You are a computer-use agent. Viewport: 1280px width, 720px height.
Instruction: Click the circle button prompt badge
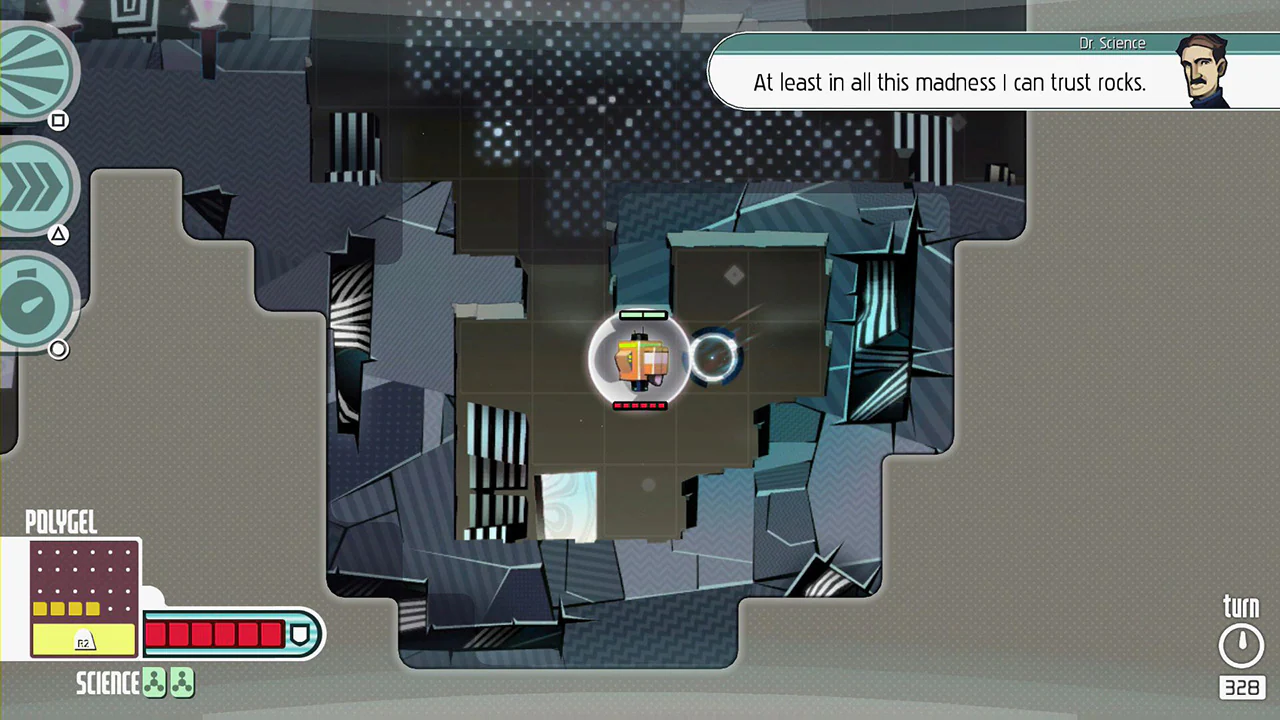[x=58, y=348]
